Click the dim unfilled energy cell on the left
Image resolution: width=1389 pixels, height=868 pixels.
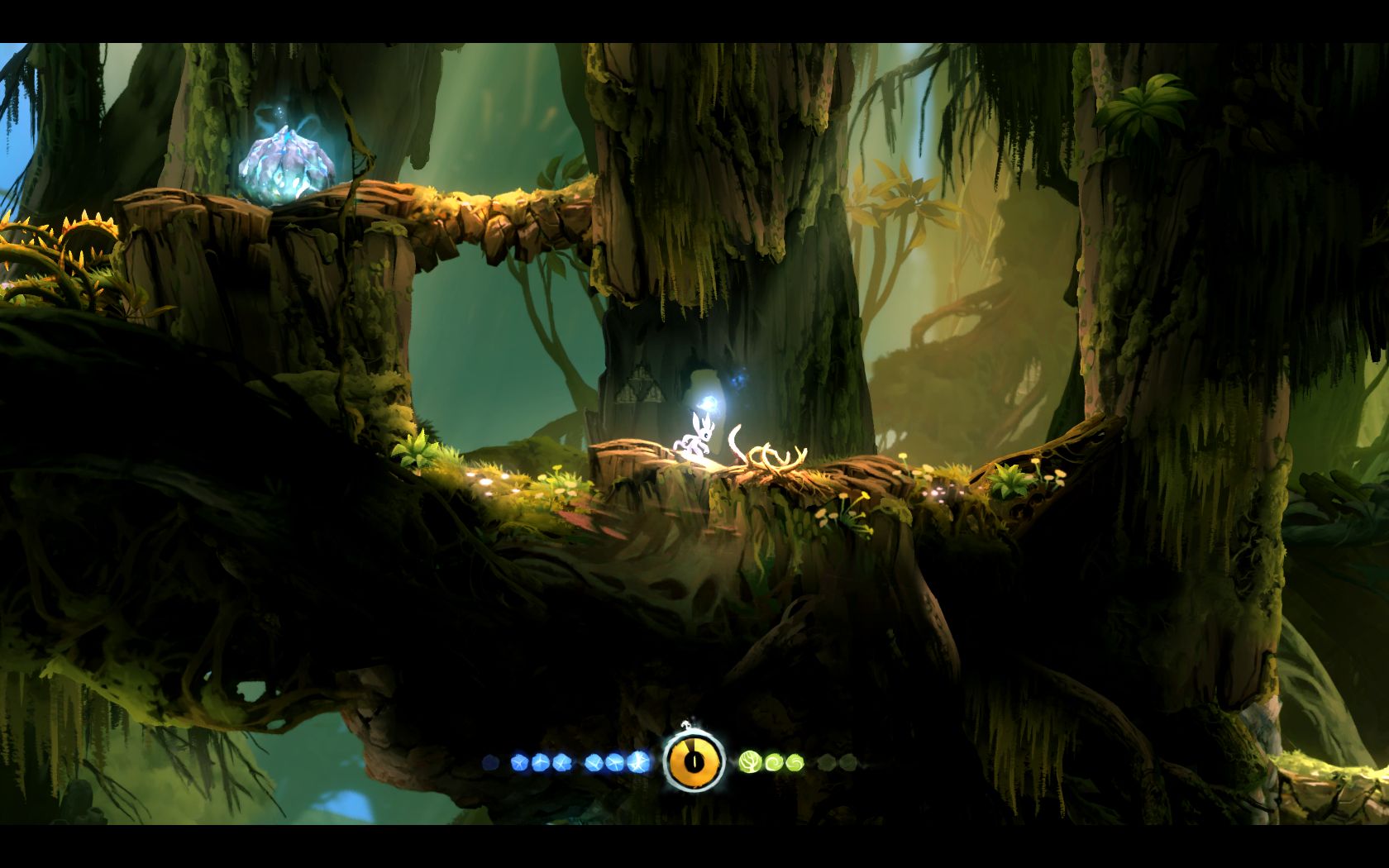(489, 761)
